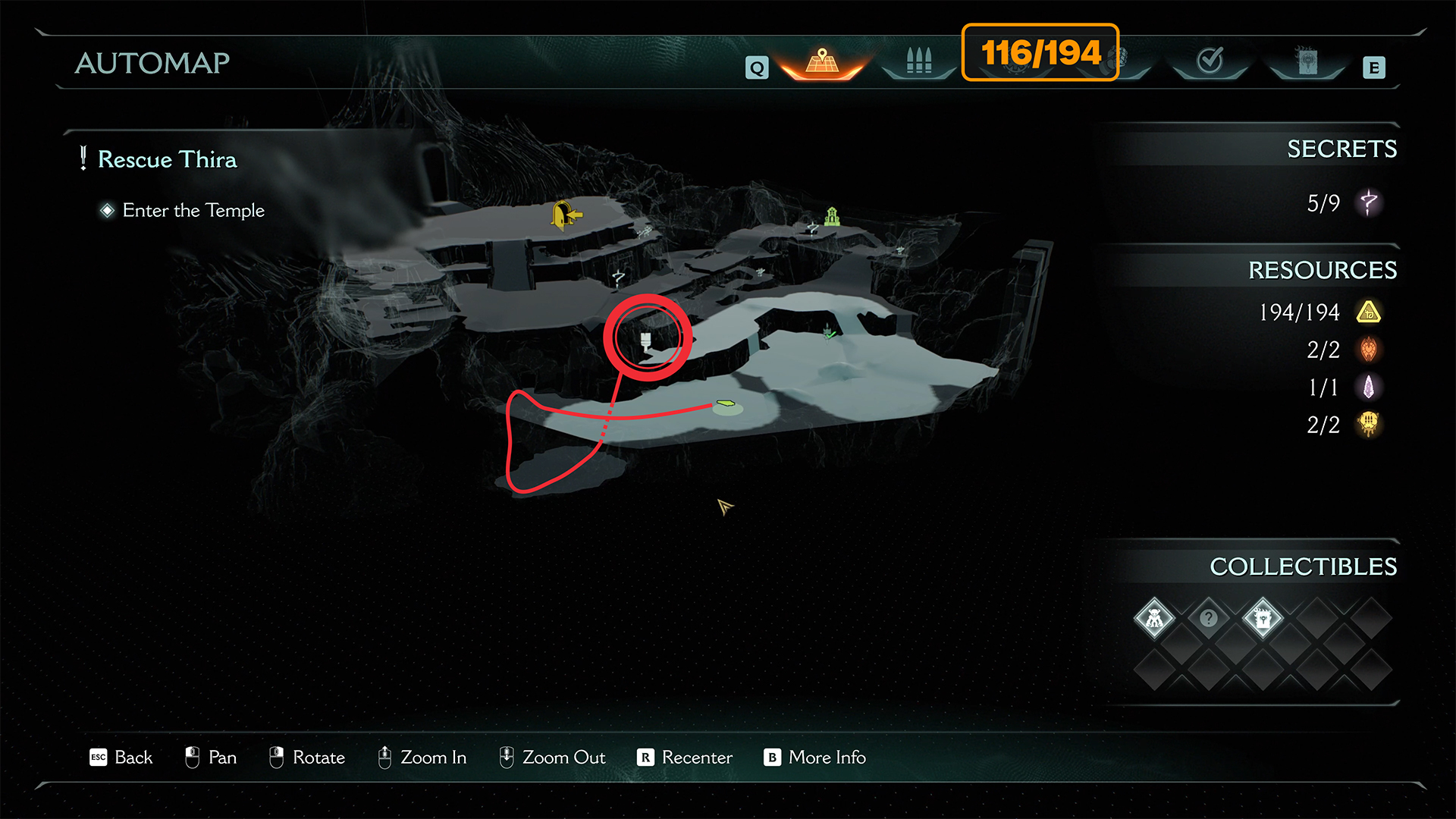The width and height of the screenshot is (1456, 819).
Task: Click the secrets question-mark icon
Action: pyautogui.click(x=1369, y=202)
